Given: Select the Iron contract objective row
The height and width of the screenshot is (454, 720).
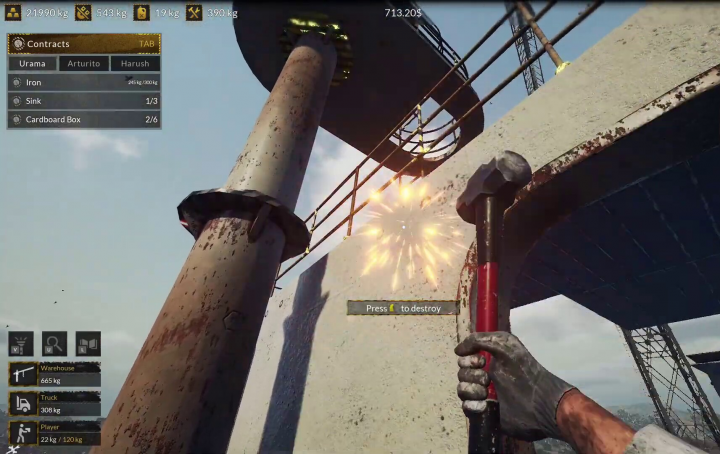Looking at the screenshot, I should click(84, 82).
